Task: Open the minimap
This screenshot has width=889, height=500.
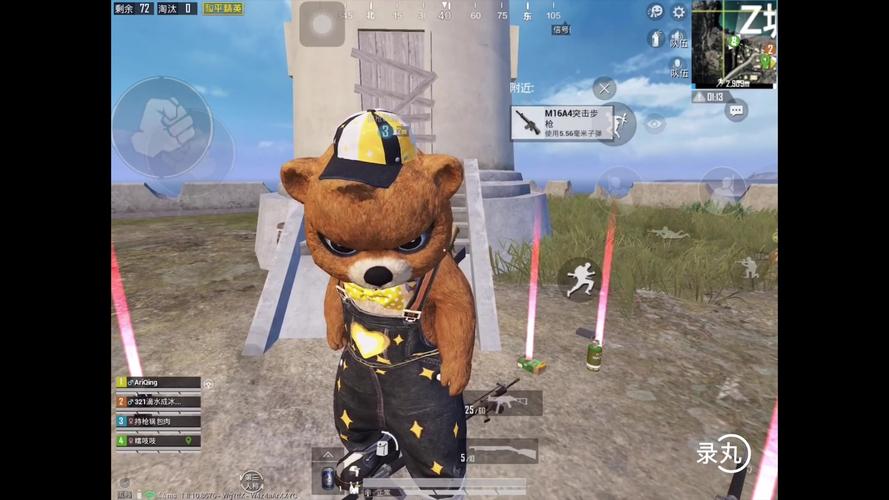Action: tap(733, 44)
